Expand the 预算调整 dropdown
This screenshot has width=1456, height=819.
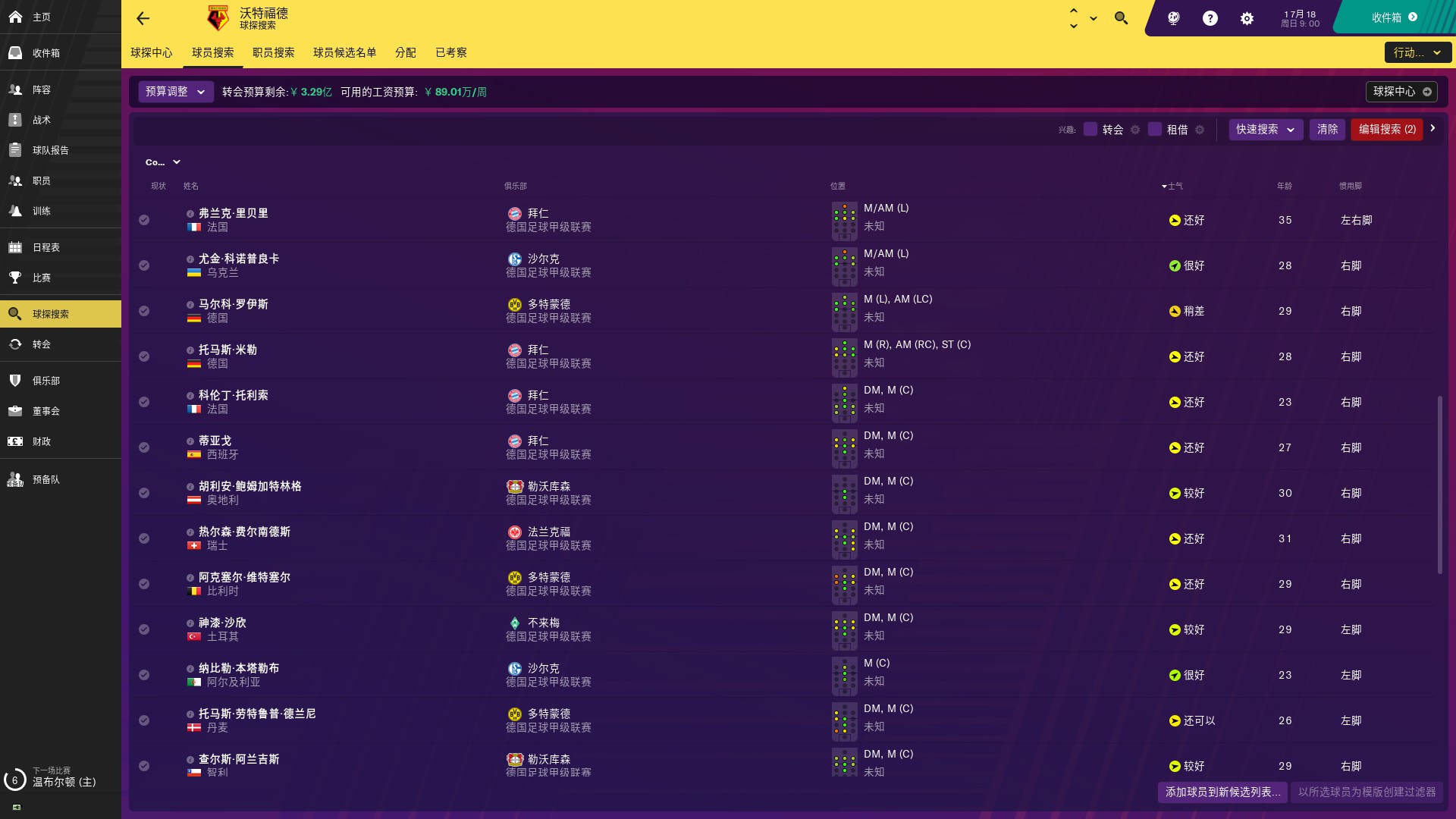click(174, 92)
